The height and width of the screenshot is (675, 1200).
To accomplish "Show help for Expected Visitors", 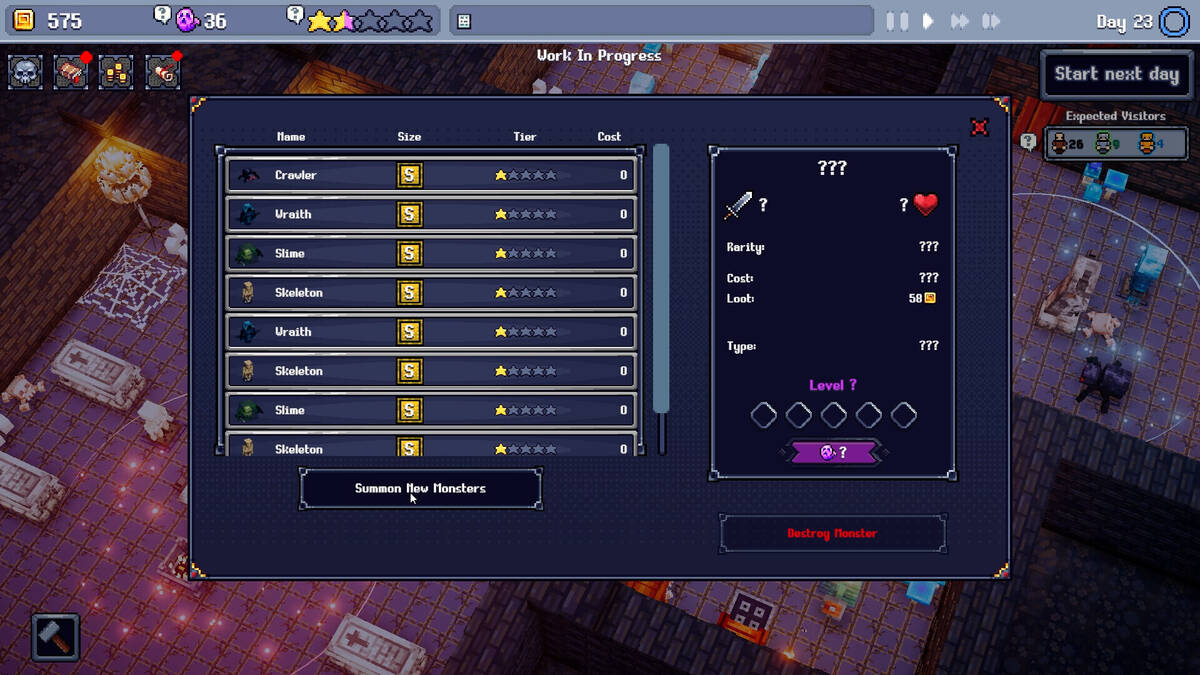I will pos(1028,142).
